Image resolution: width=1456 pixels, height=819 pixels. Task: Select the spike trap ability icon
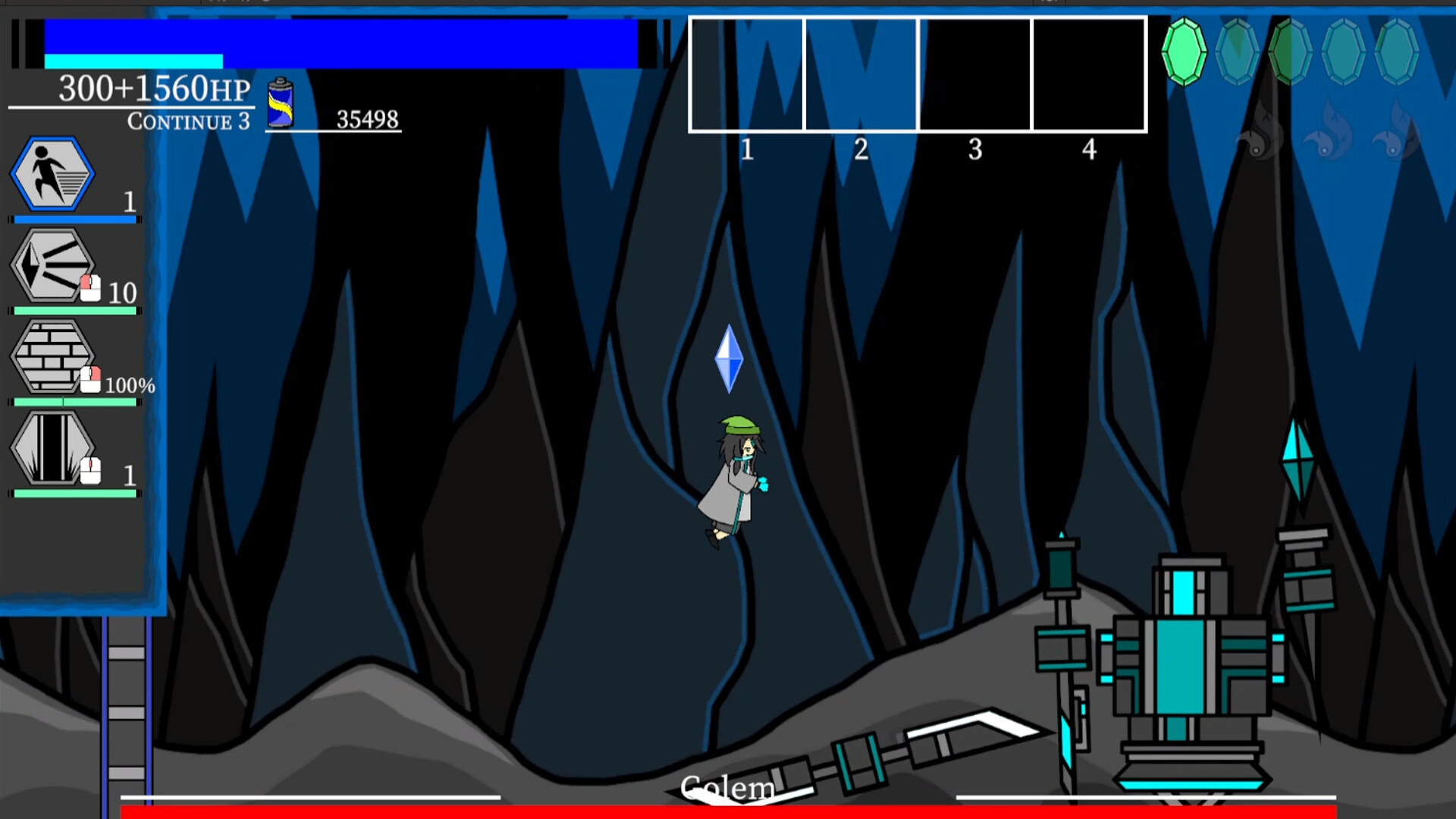(x=50, y=449)
